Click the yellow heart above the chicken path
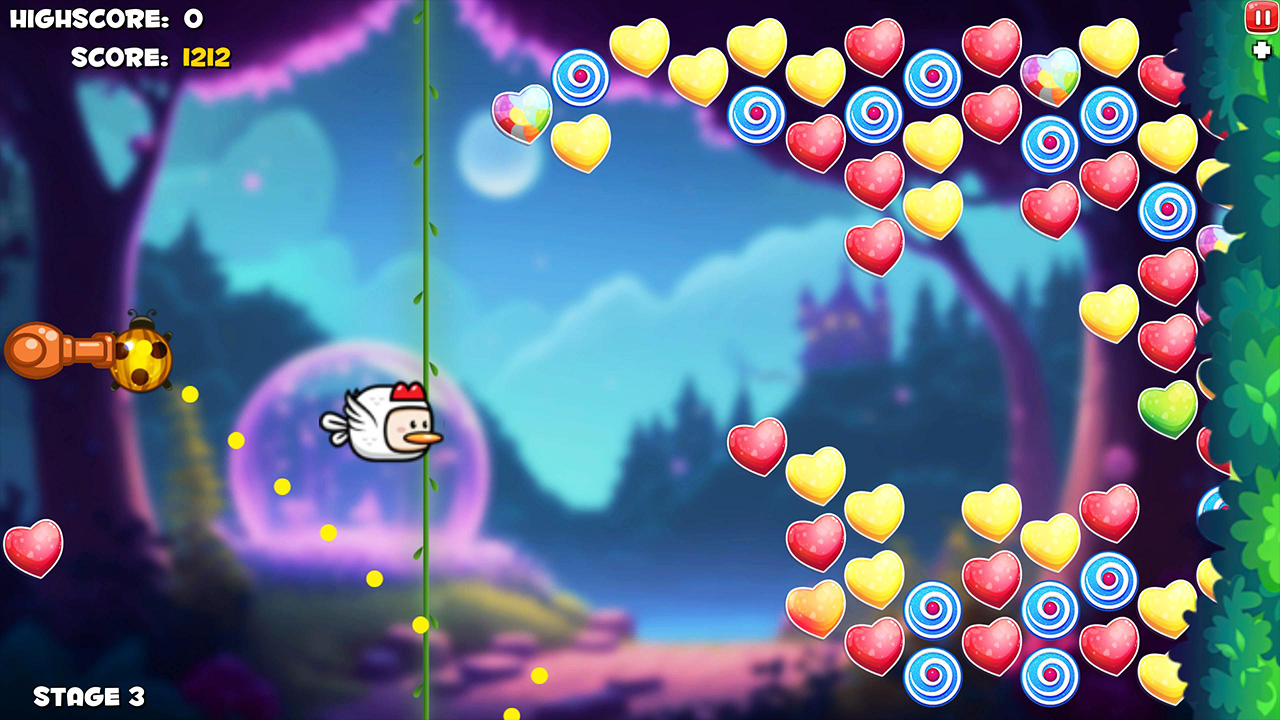 [x=582, y=145]
